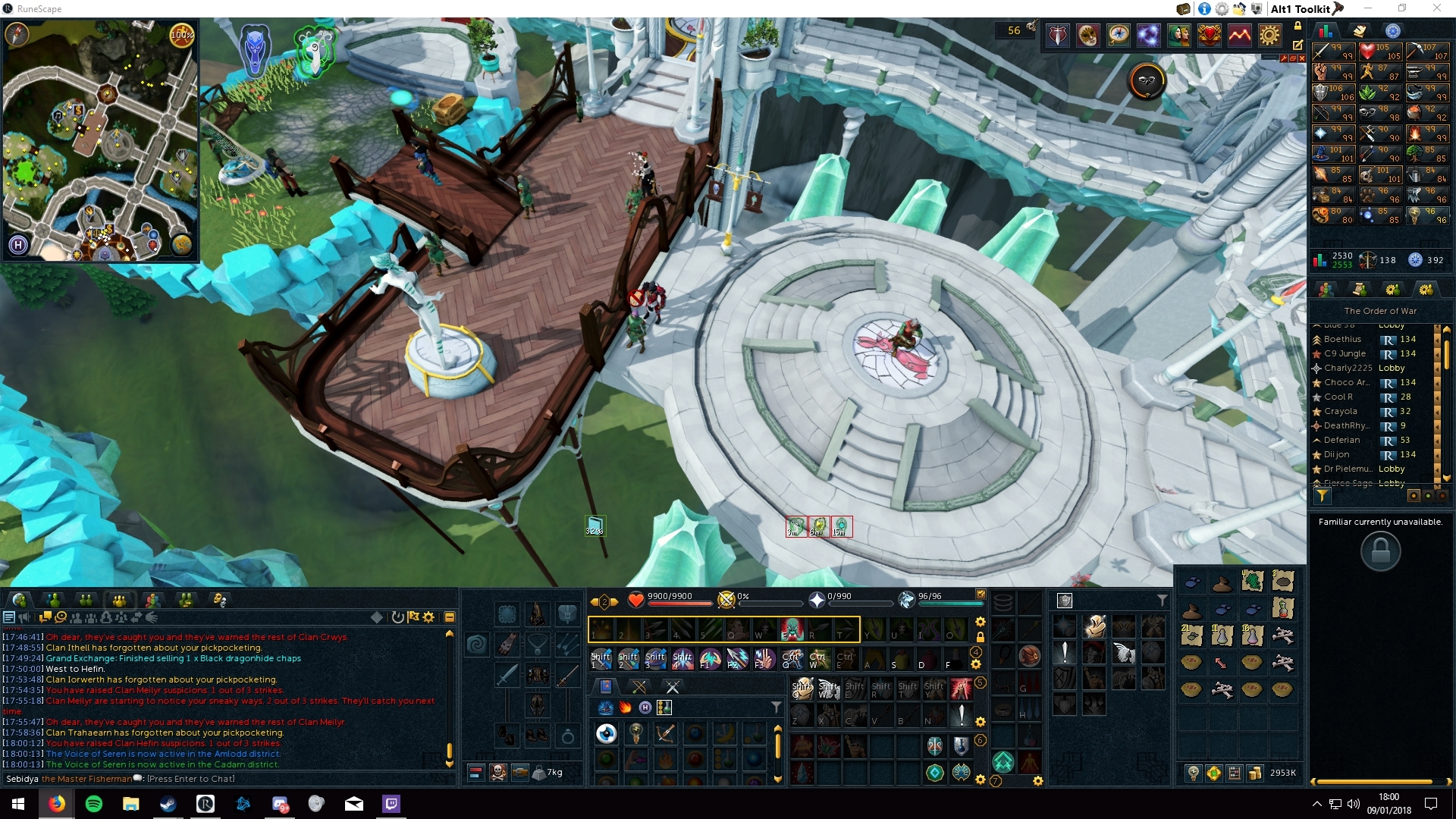
Task: Switch action bars using the right arrow selector
Action: [x=614, y=601]
